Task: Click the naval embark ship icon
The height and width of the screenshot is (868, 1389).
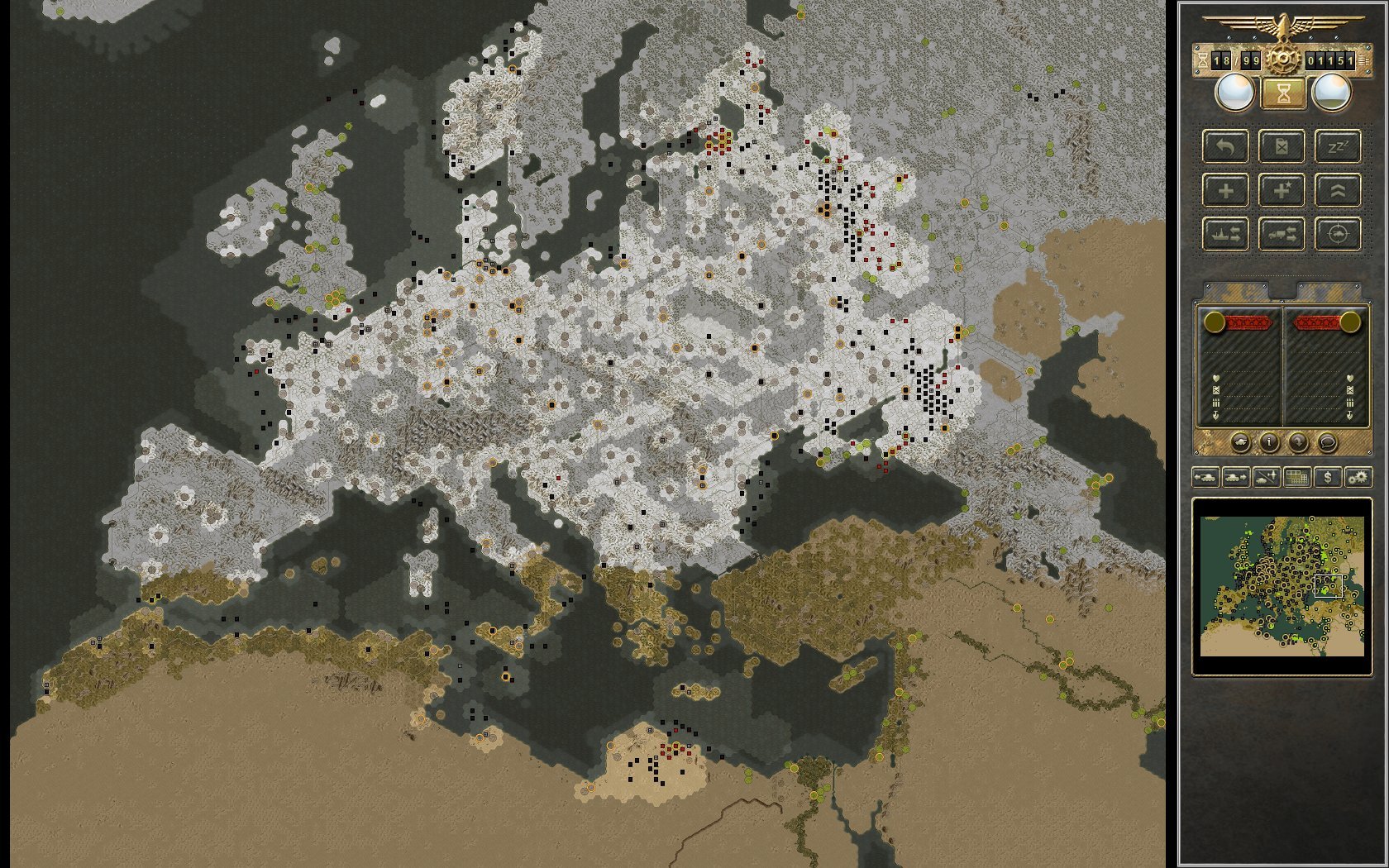Action: coord(1226,234)
